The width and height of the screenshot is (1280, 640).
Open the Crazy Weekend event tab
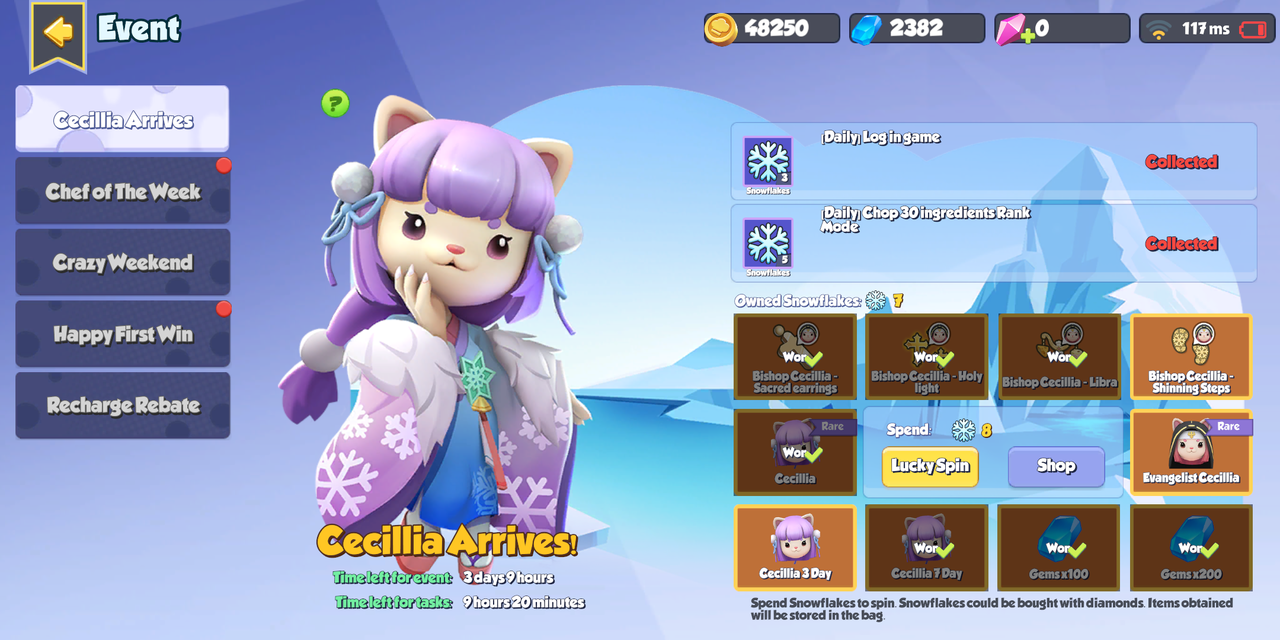[x=122, y=262]
